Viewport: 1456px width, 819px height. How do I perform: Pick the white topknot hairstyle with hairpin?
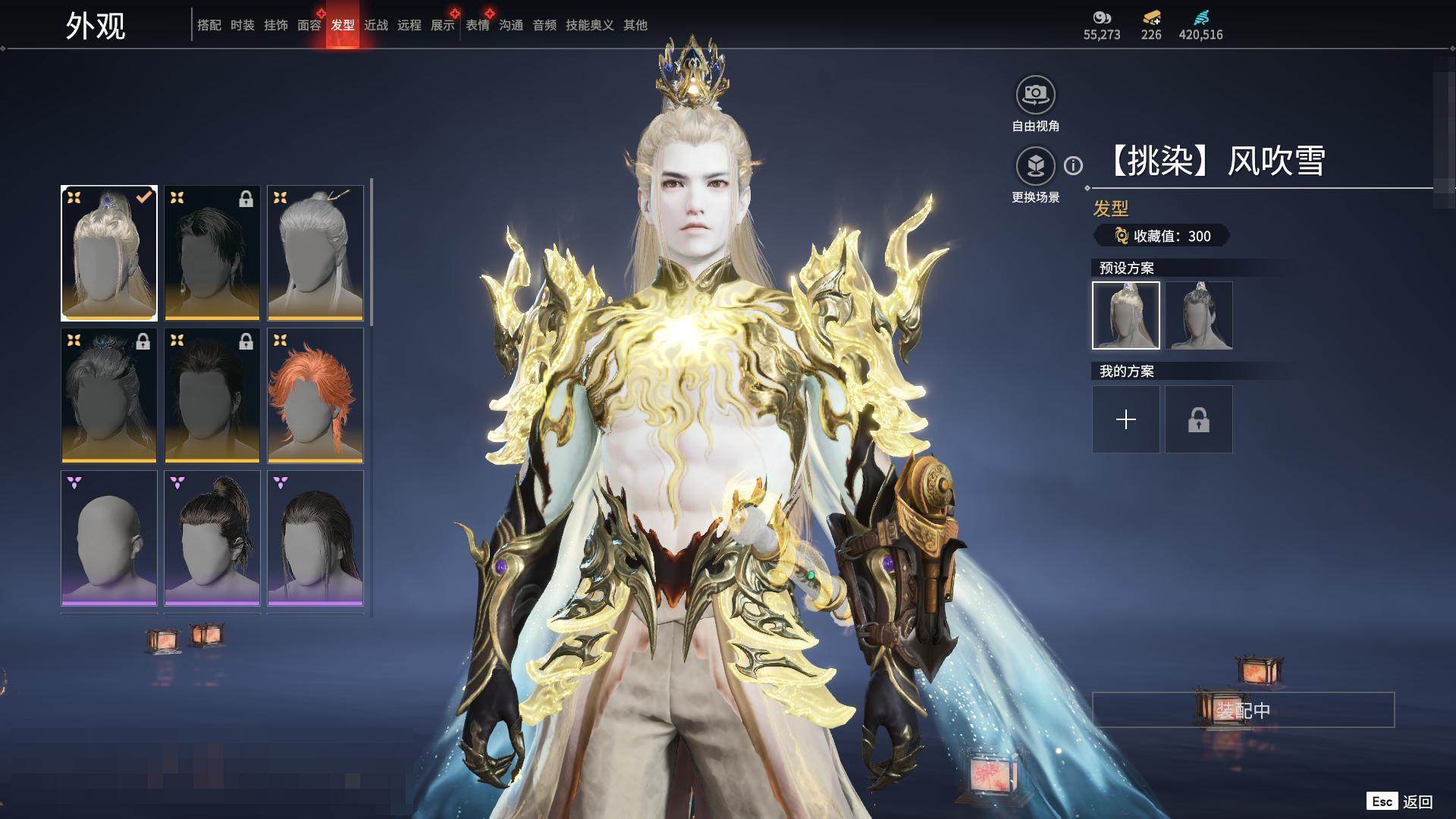click(x=315, y=253)
